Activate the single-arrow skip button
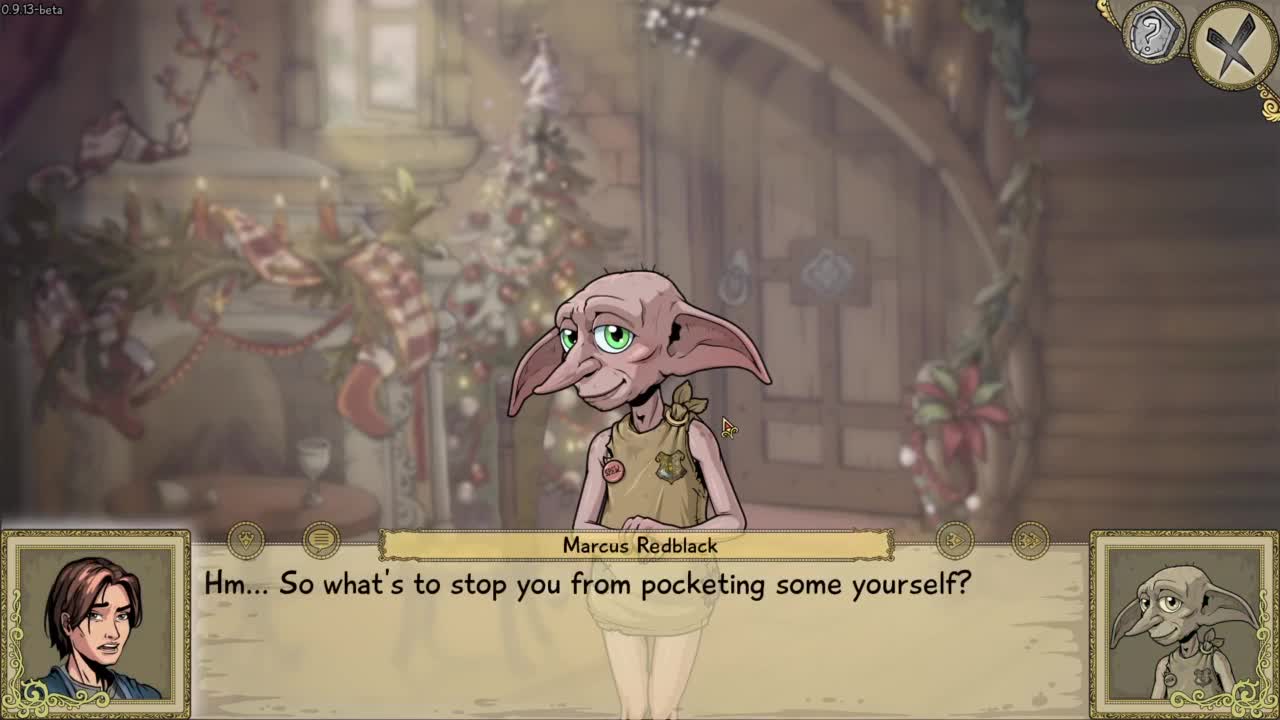The height and width of the screenshot is (720, 1280). (x=954, y=541)
